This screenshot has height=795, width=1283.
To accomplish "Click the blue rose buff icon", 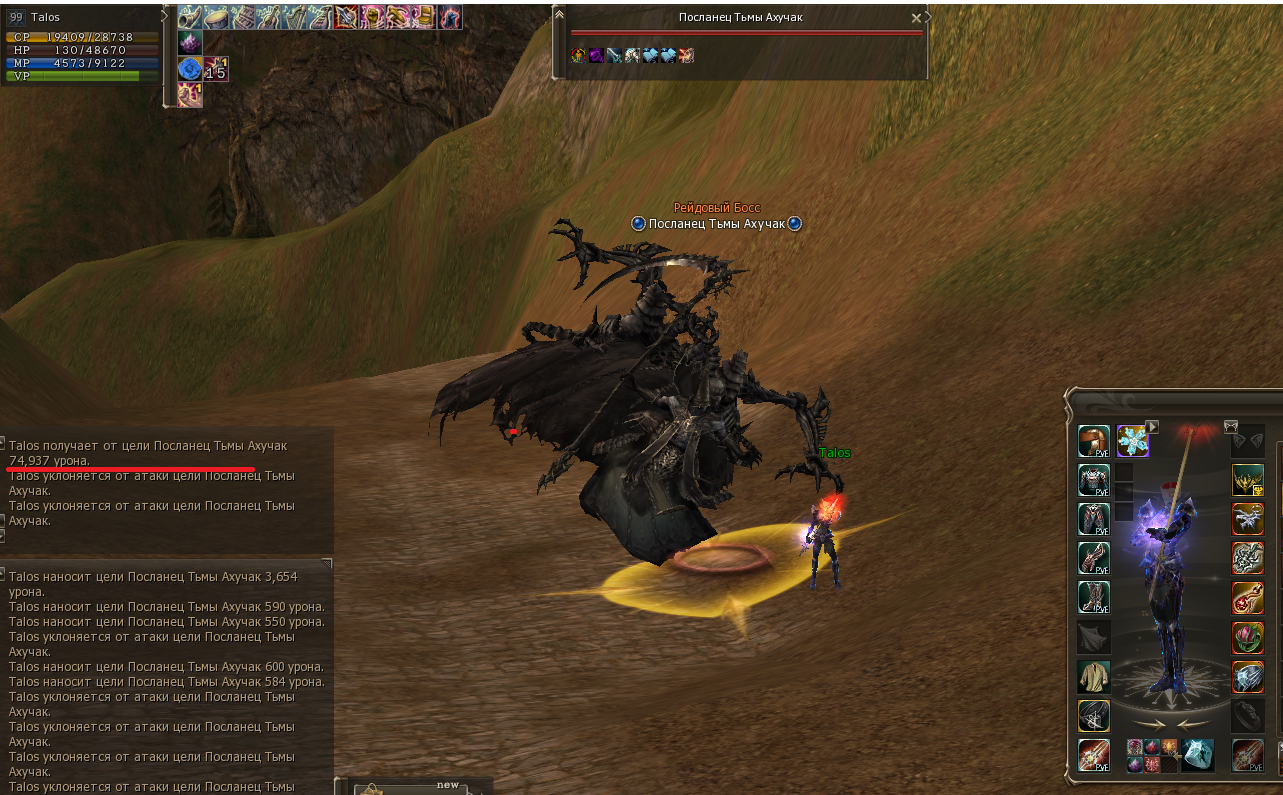I will pos(190,69).
